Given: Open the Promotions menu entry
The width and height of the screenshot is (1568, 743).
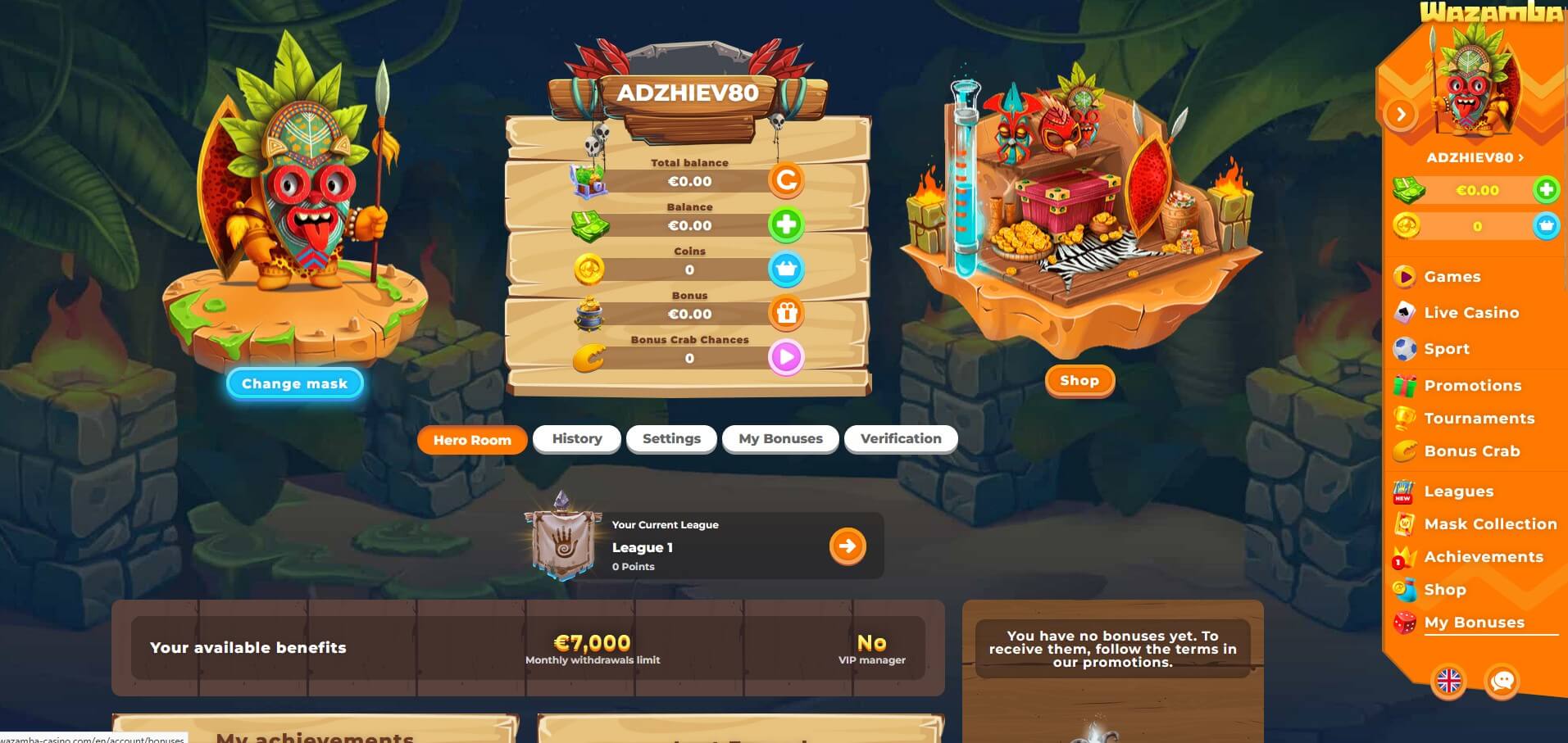Looking at the screenshot, I should (x=1472, y=386).
